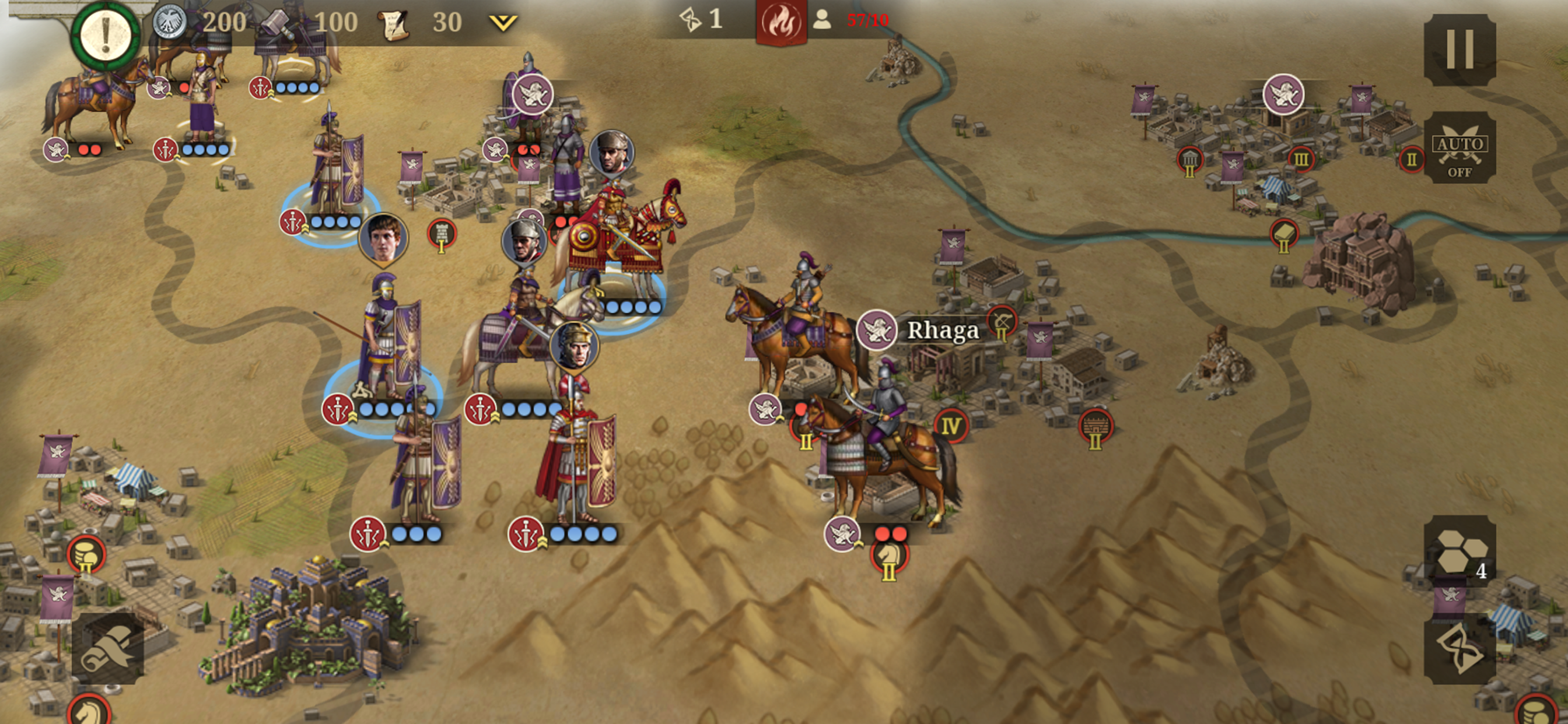
Task: Open the mission alert exclamation icon
Action: click(106, 33)
